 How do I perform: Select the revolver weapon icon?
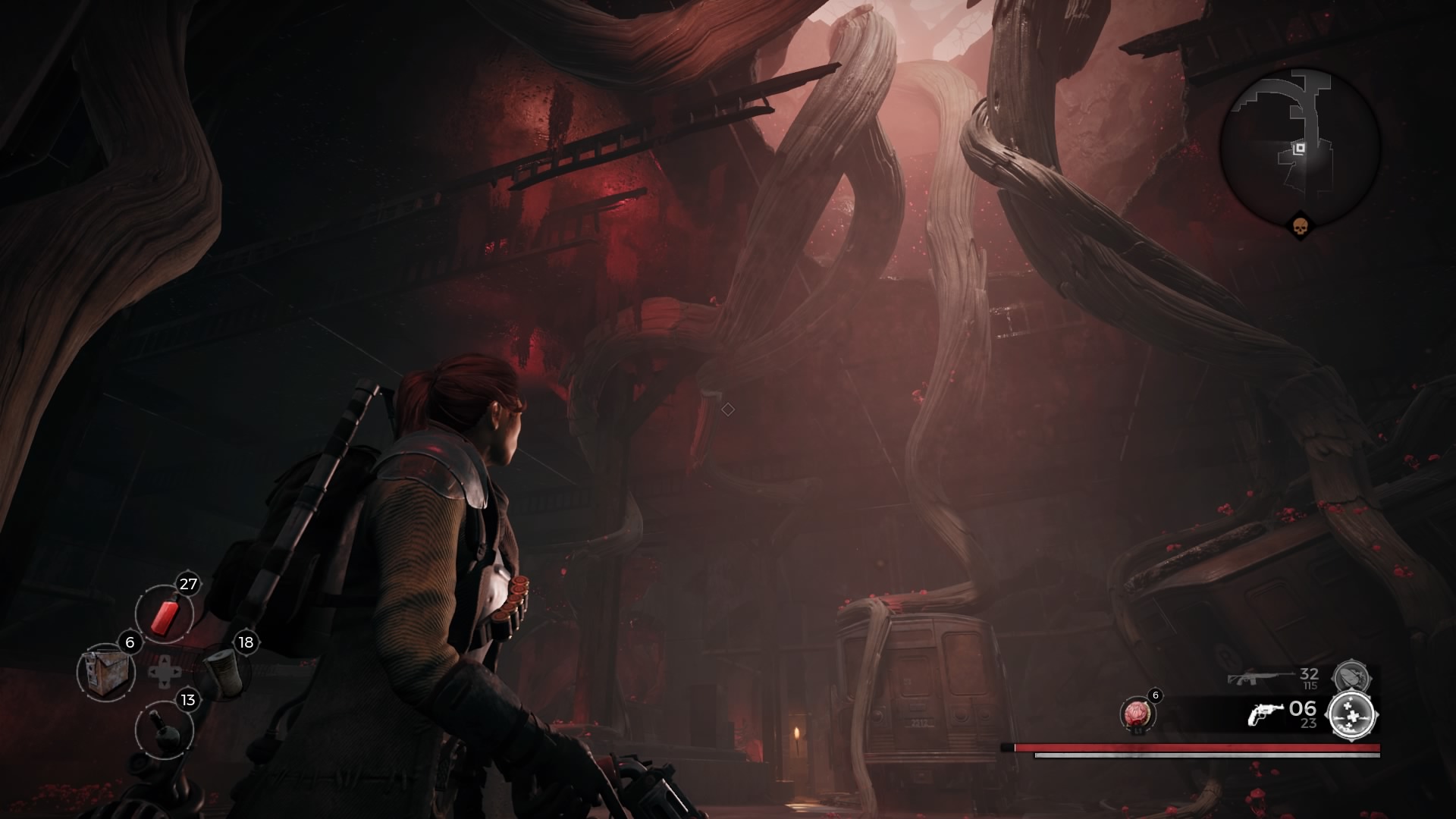tap(1265, 714)
